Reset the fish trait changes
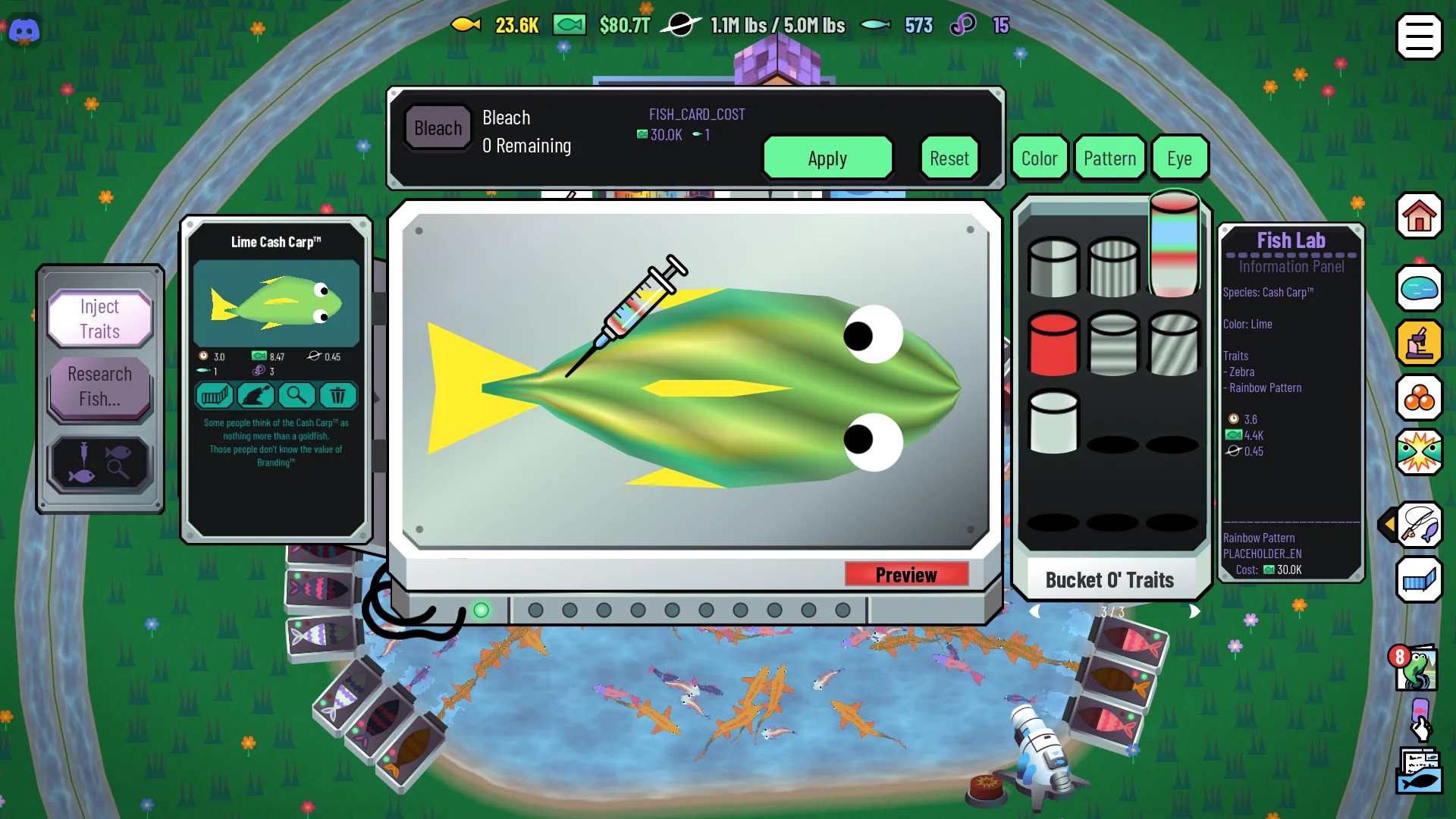 tap(949, 158)
